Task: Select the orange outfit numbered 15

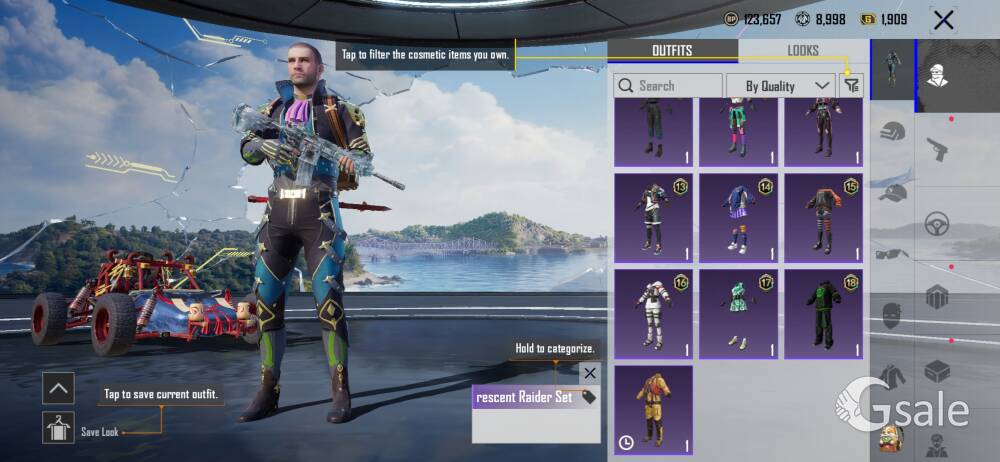Action: point(823,218)
